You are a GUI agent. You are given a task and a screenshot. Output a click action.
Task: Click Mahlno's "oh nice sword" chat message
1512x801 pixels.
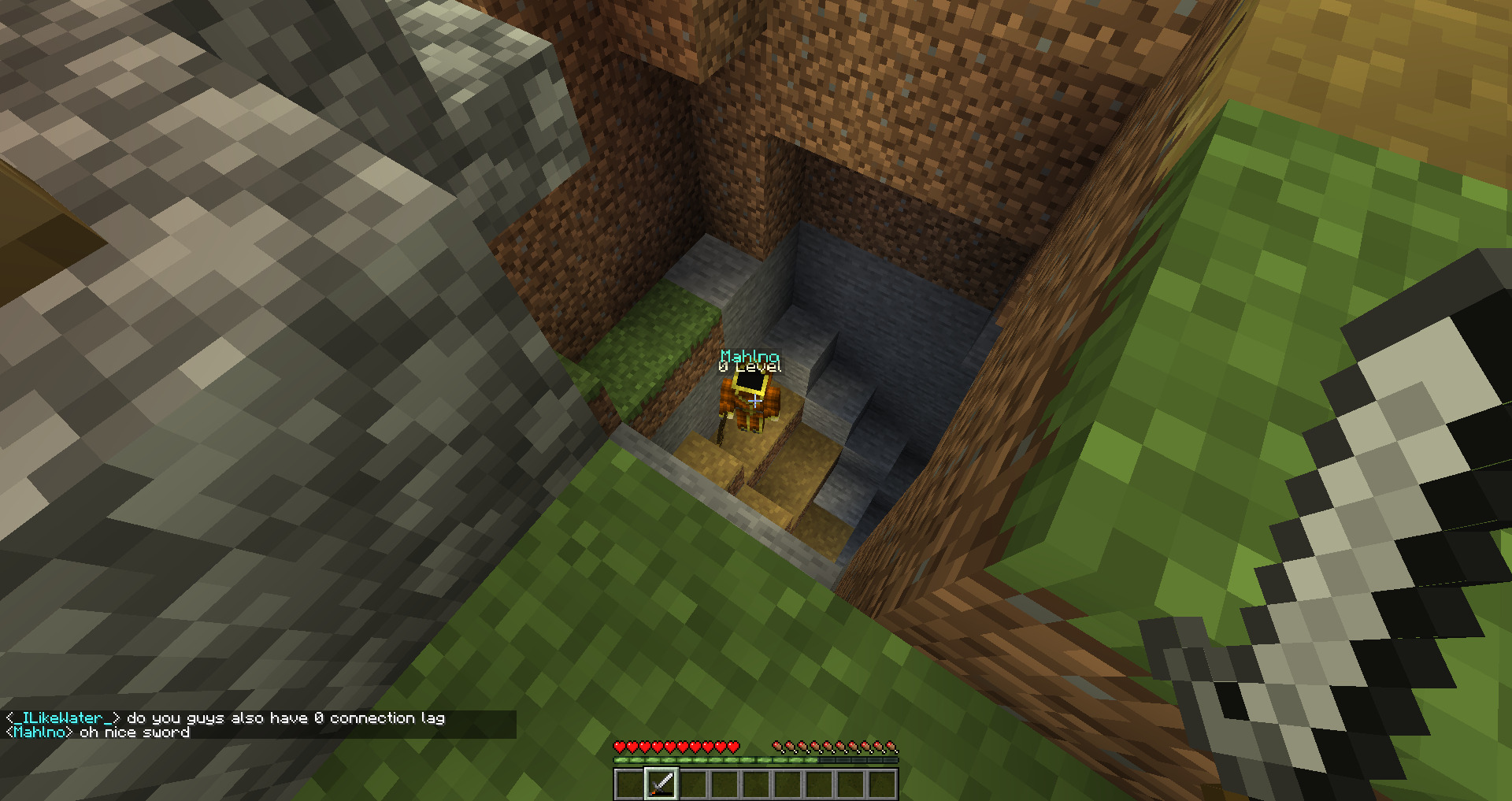point(135,732)
